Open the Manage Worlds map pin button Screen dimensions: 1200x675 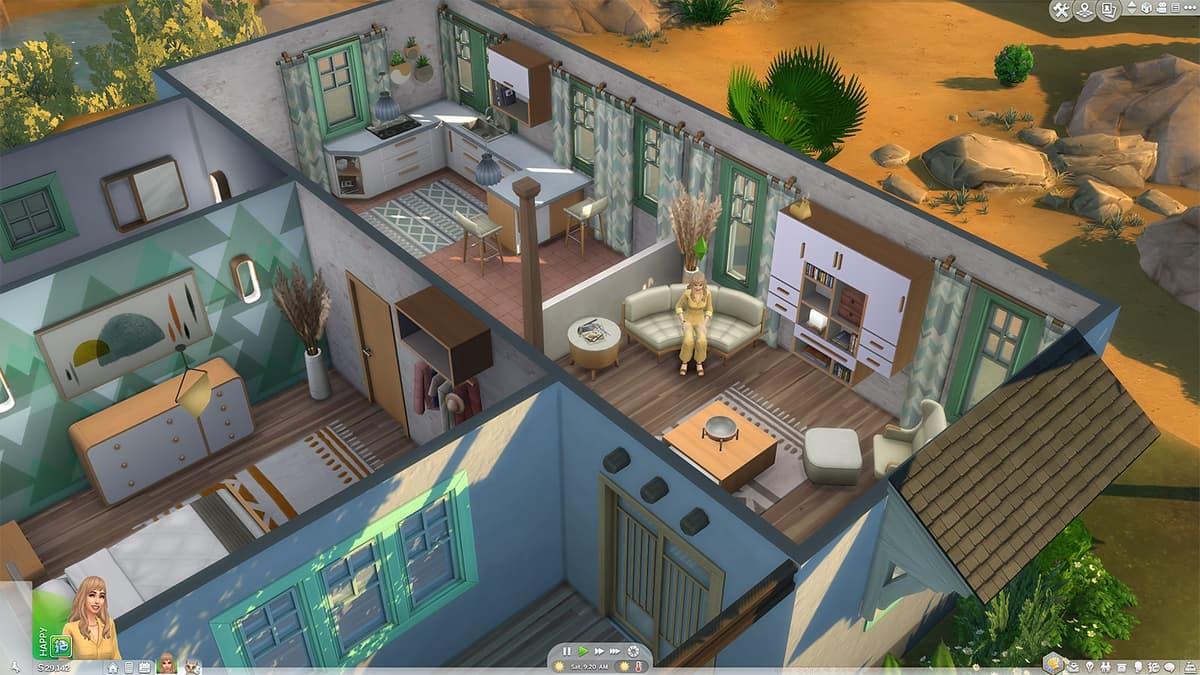coord(1085,10)
